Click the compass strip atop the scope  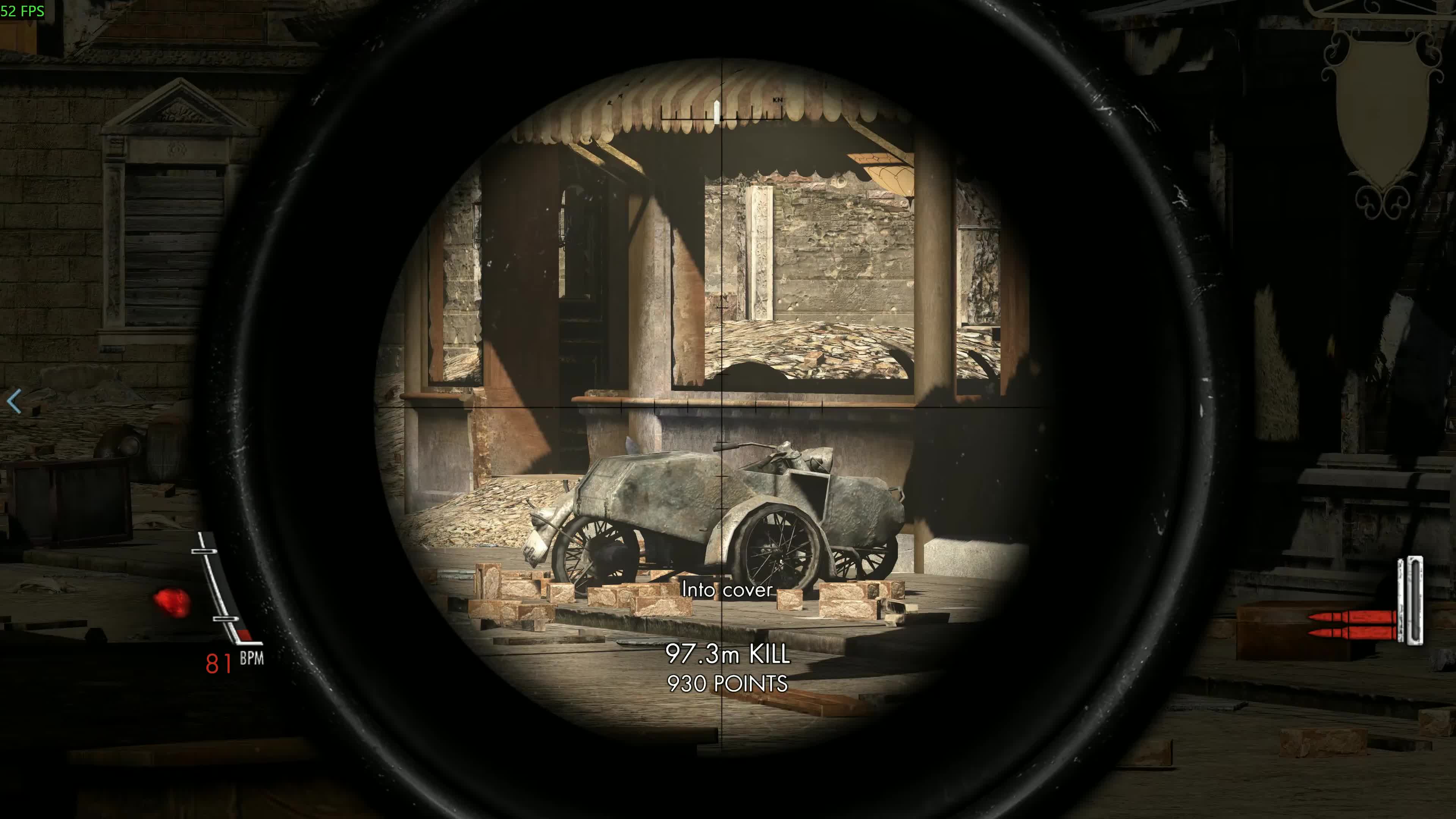[722, 112]
